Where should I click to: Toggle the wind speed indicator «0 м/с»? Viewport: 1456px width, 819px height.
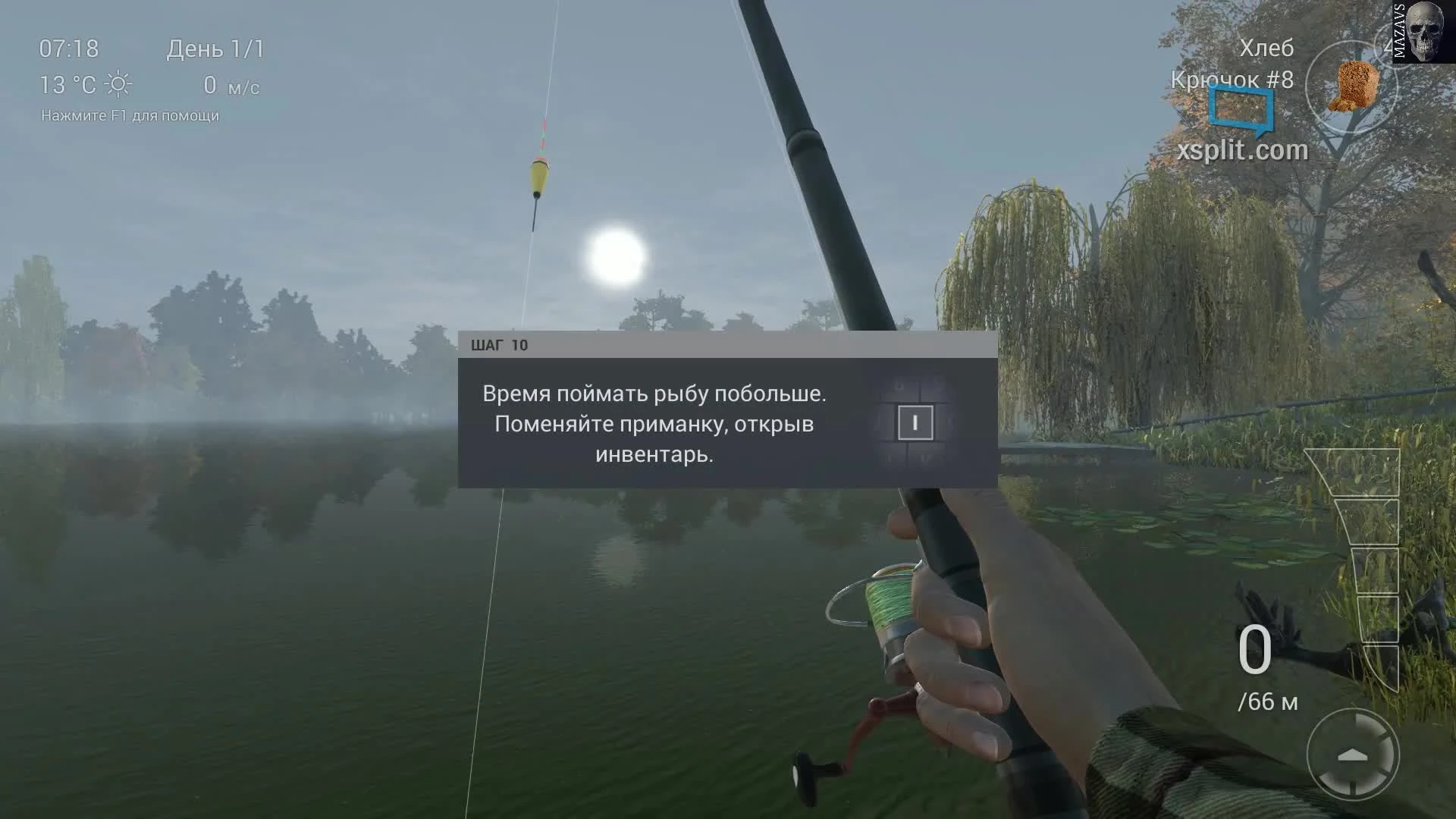coord(232,85)
